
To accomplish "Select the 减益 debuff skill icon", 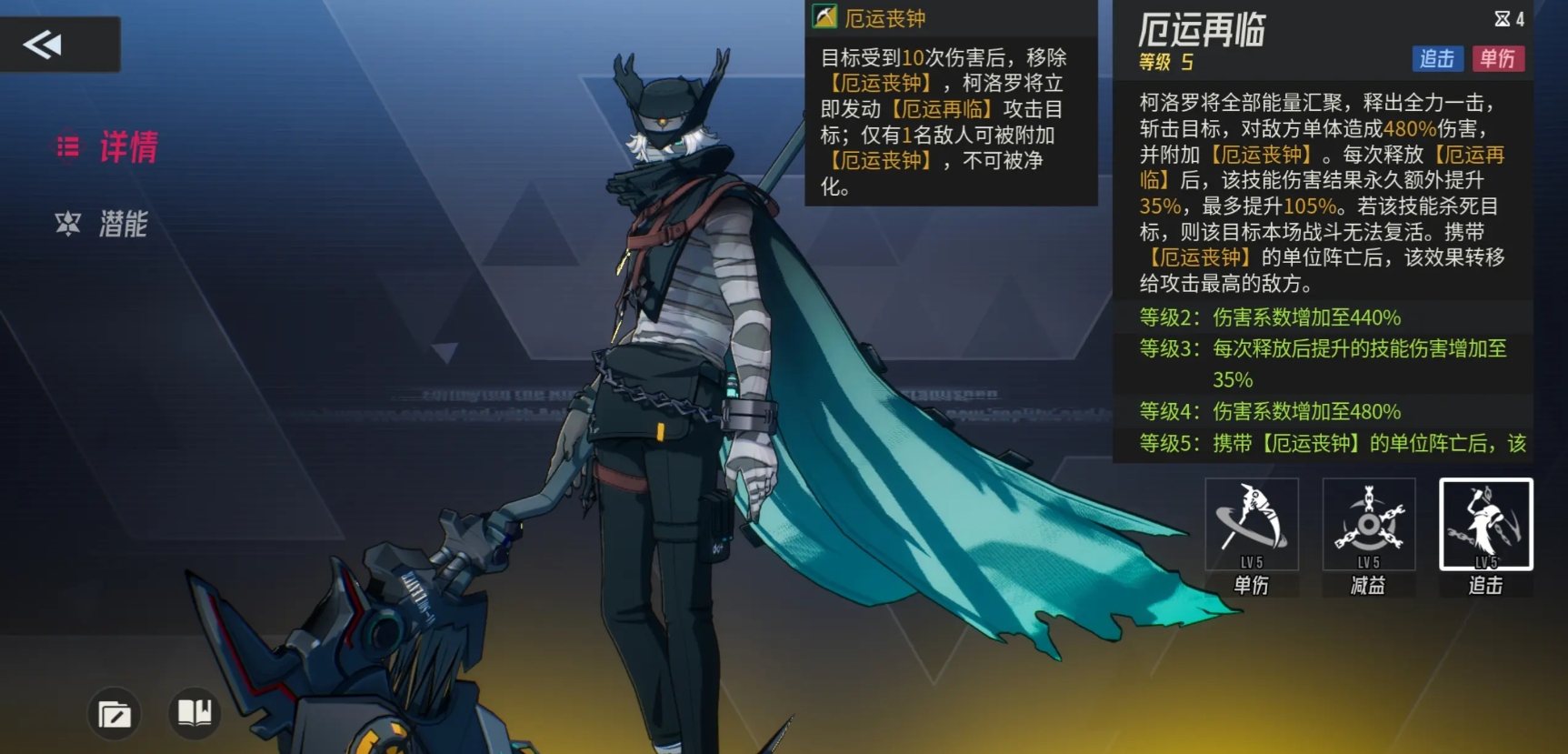I will pos(1368,525).
